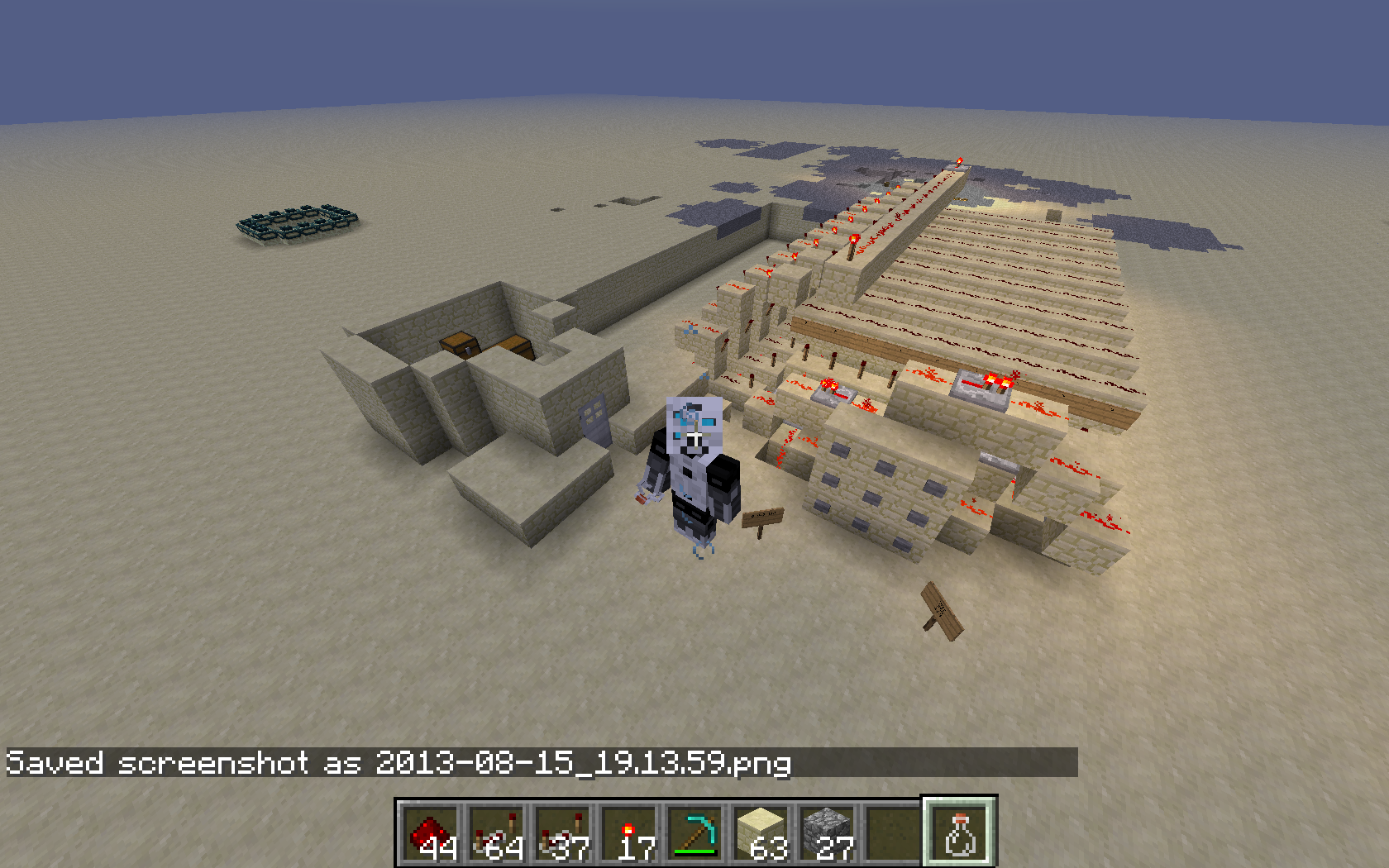1389x868 pixels.
Task: Pick the cobblestone stack in the hotbar
Action: tap(828, 833)
